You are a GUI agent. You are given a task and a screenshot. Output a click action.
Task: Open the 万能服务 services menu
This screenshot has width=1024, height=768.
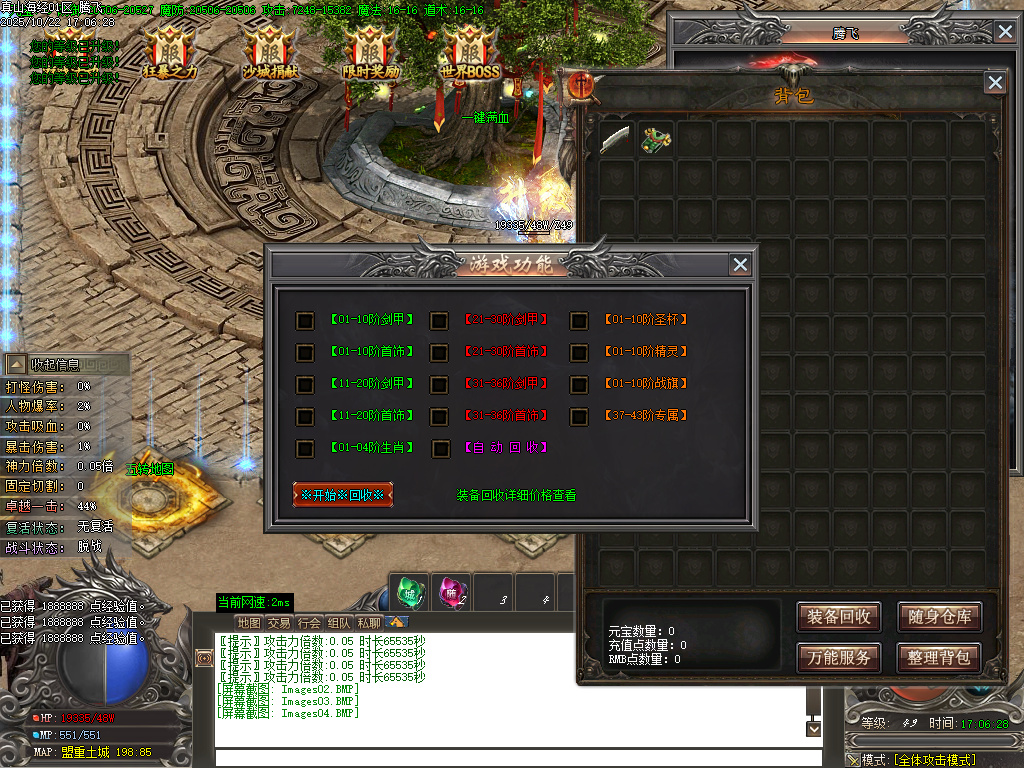pyautogui.click(x=839, y=657)
